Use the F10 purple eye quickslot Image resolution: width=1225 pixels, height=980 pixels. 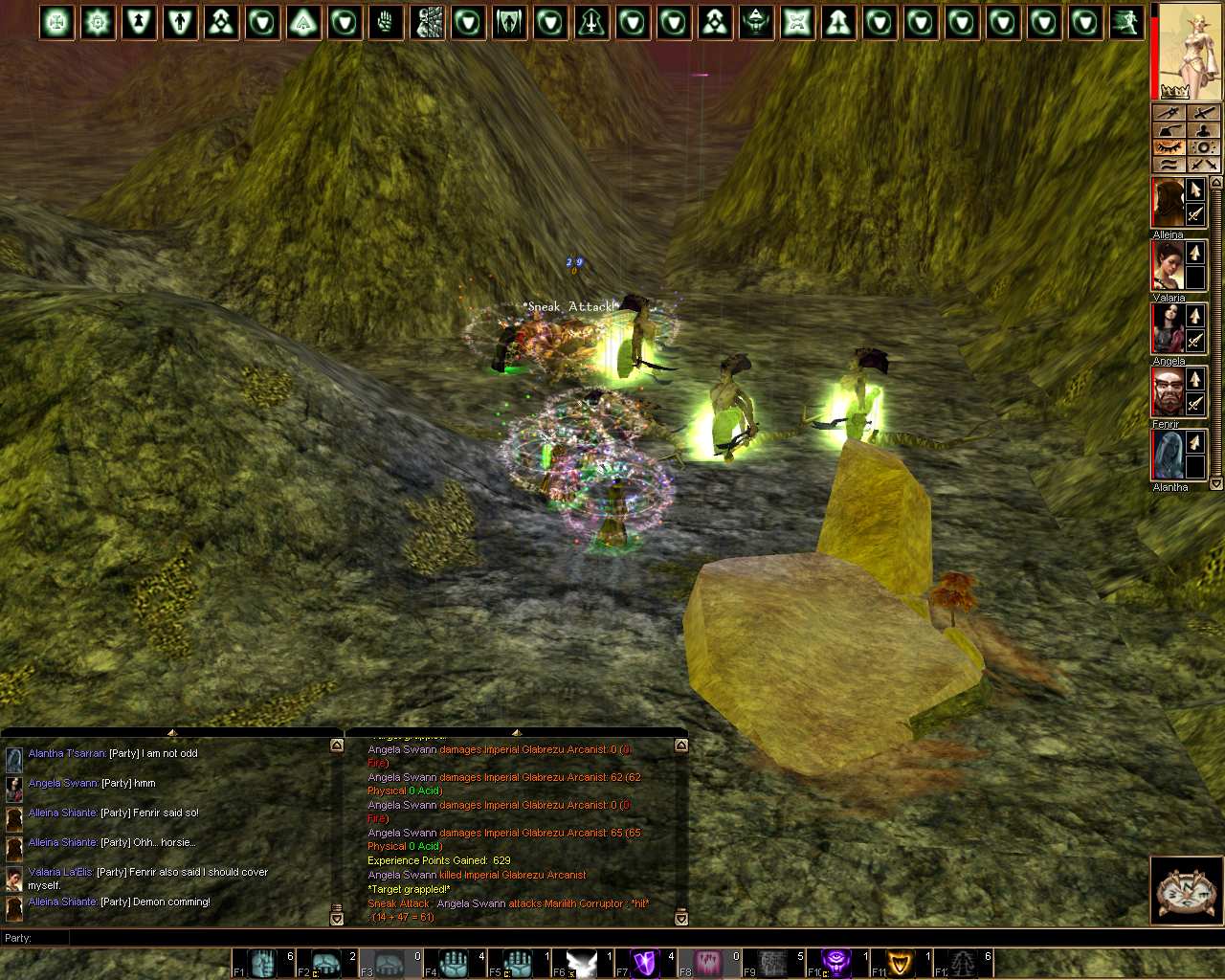pos(835,963)
